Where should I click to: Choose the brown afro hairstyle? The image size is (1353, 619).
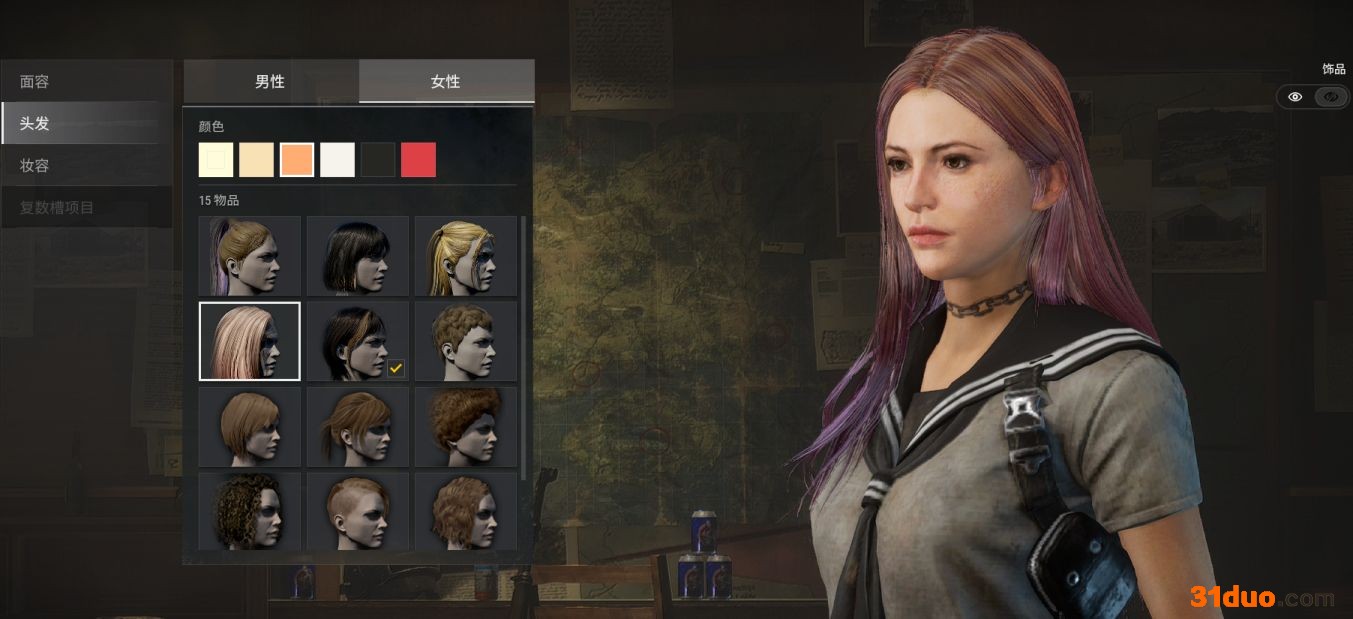click(x=466, y=427)
